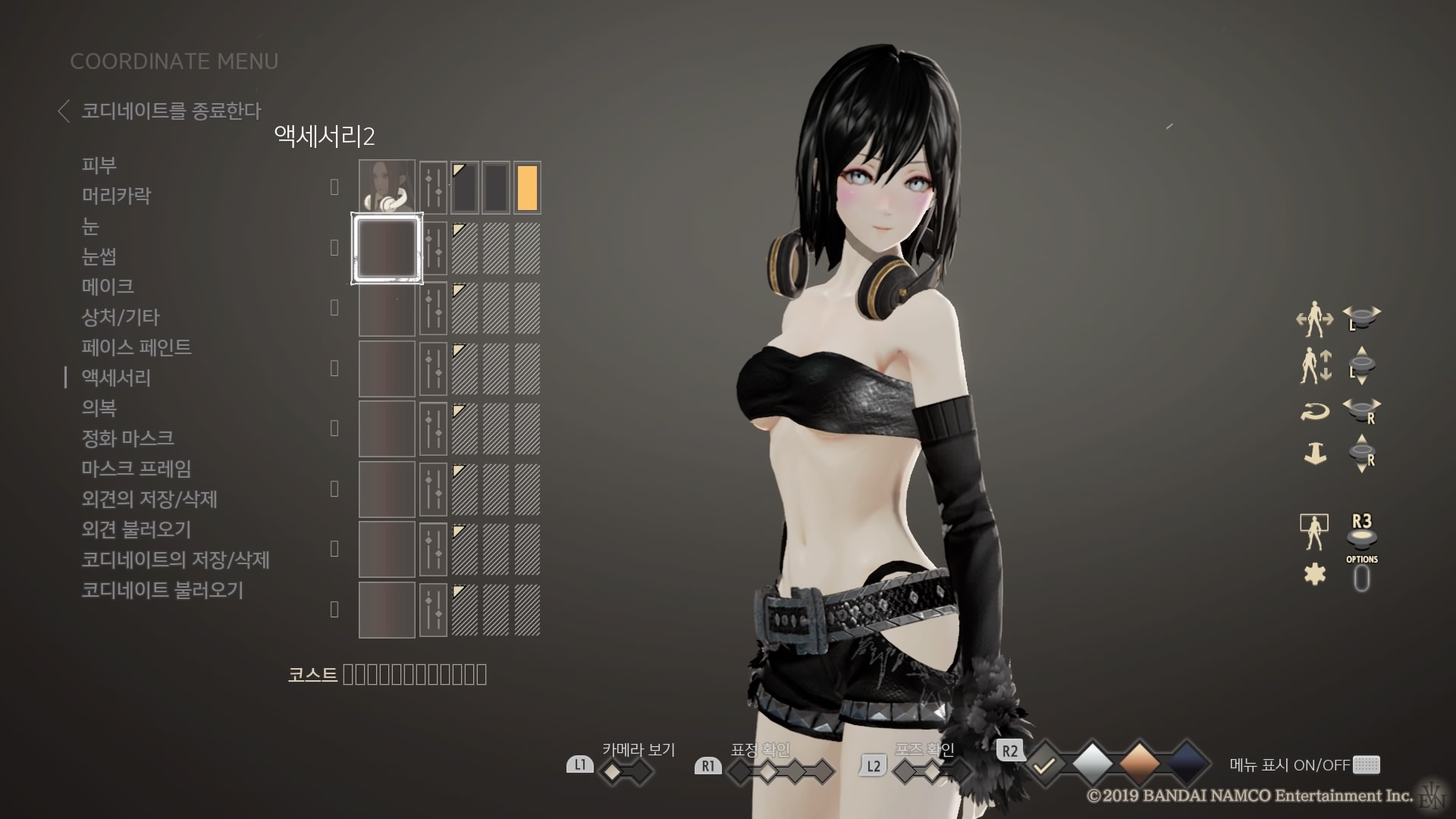Open the 눈썹 eyebrow settings
The image size is (1456, 819).
(x=99, y=256)
